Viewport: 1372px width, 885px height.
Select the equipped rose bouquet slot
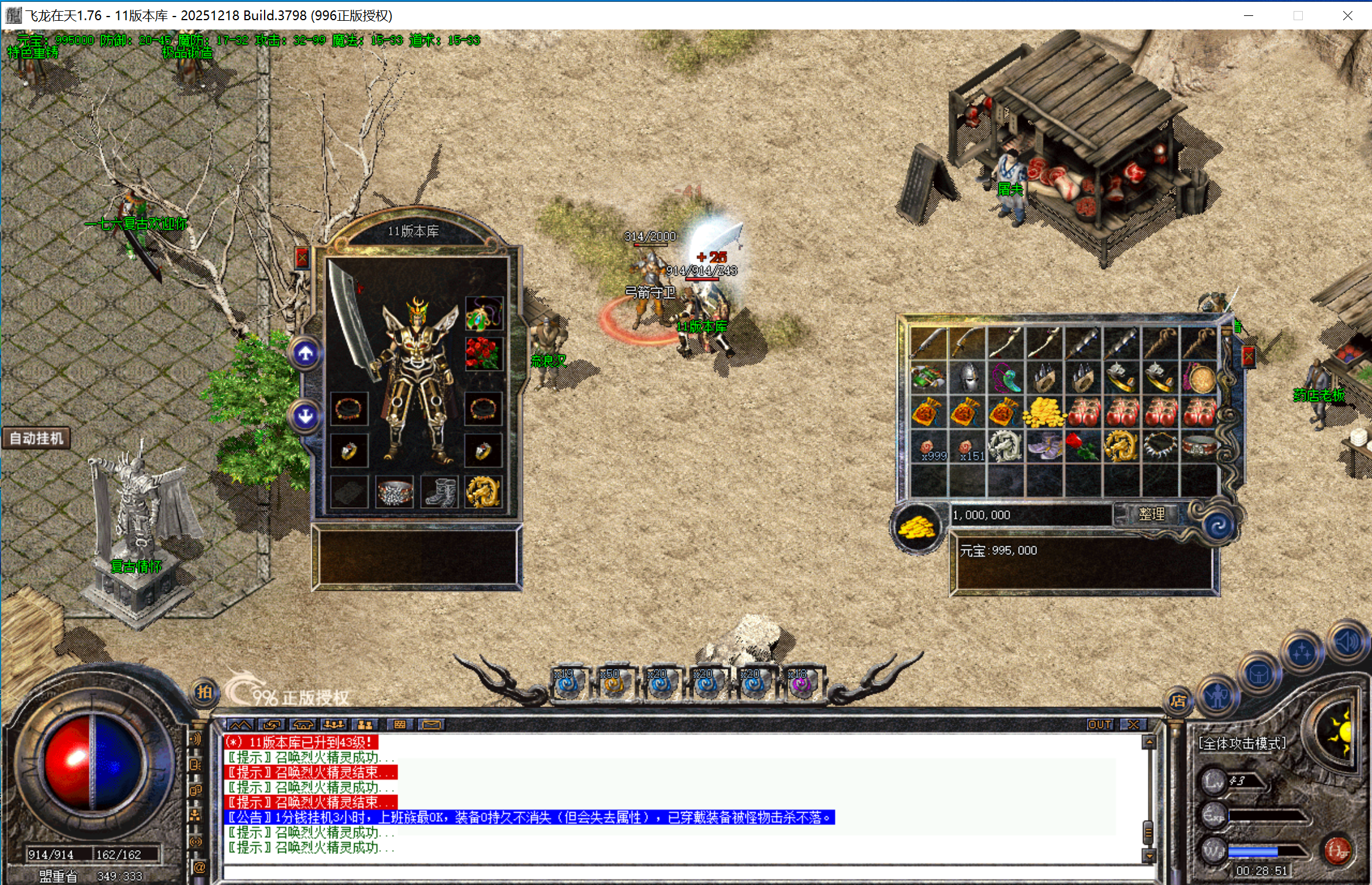(483, 353)
